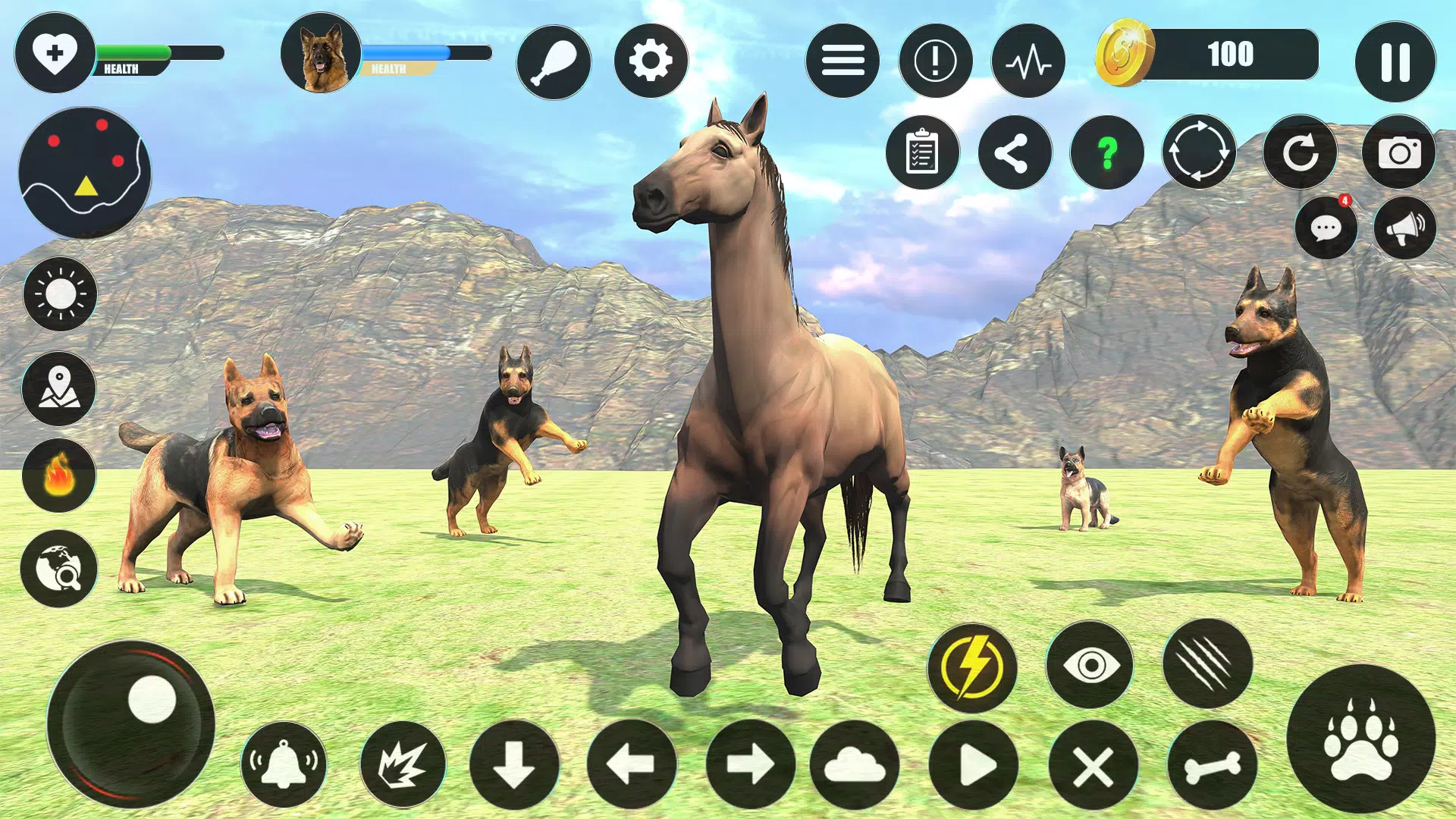Pause the game
This screenshot has width=1456, height=819.
1395,61
